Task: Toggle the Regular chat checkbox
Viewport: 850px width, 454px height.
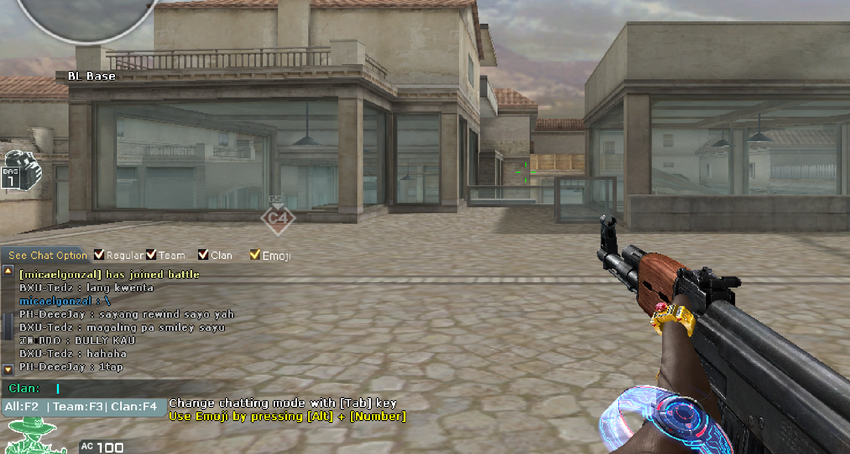Action: (x=99, y=255)
